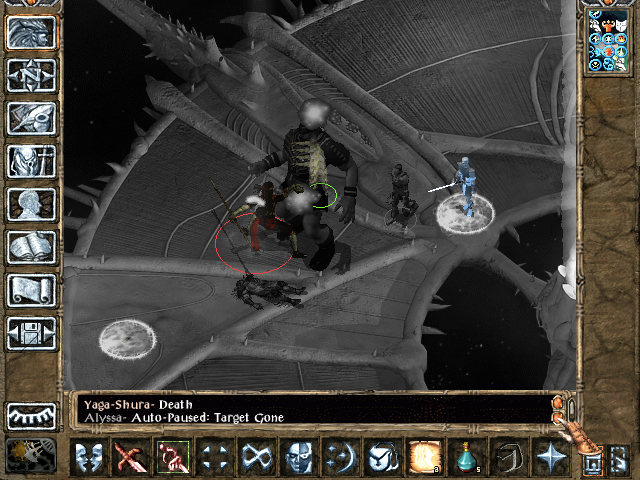Activate the pale face mask ability
640x480 pixels.
(298, 457)
